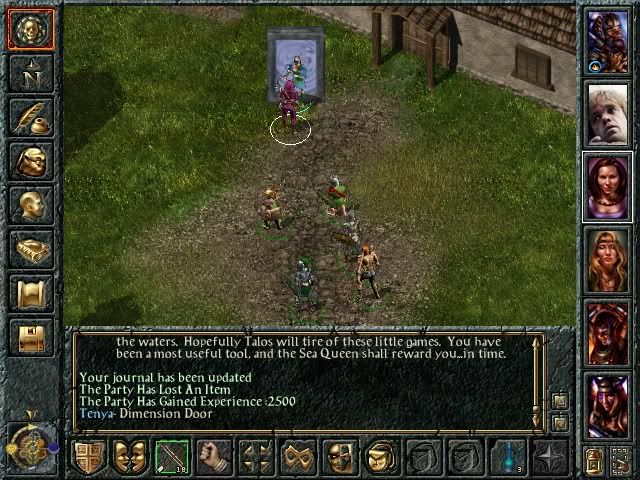Open the character record bust icon
640x480 pixels.
pyautogui.click(x=30, y=204)
